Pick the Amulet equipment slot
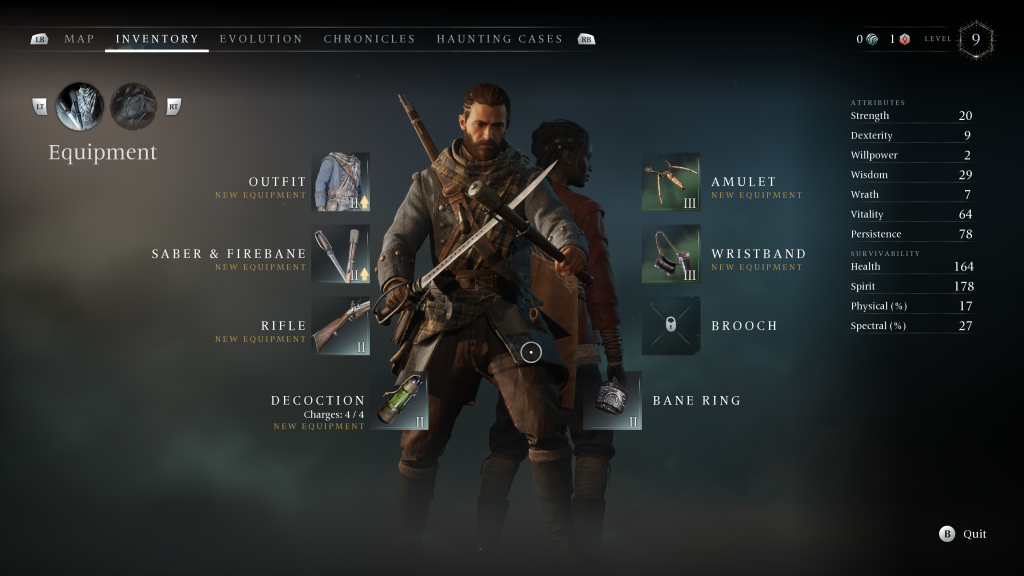 pos(671,182)
